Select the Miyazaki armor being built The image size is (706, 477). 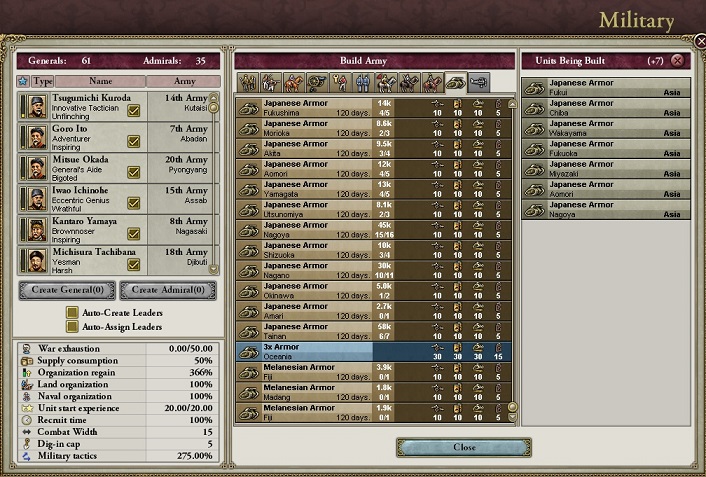pyautogui.click(x=606, y=168)
